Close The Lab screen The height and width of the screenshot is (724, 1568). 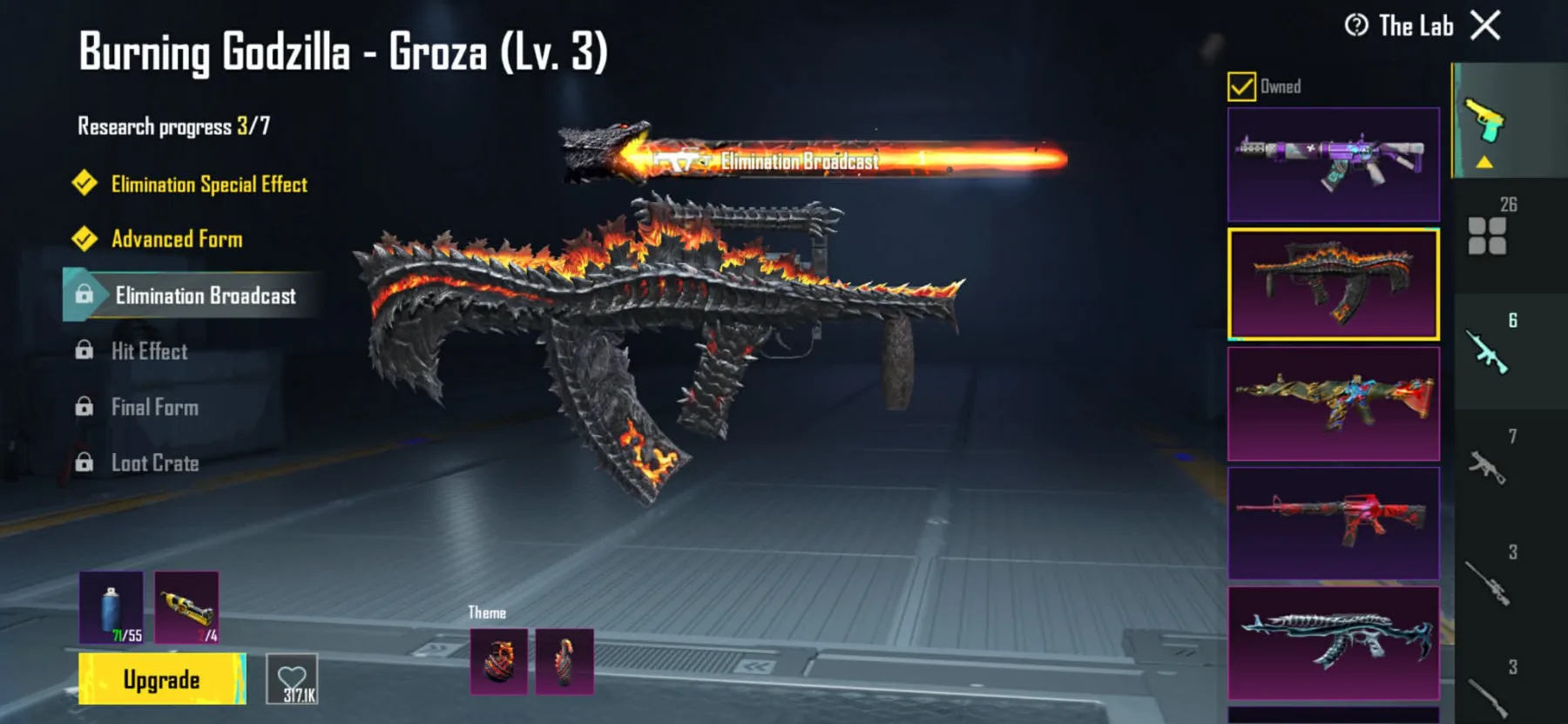1485,25
